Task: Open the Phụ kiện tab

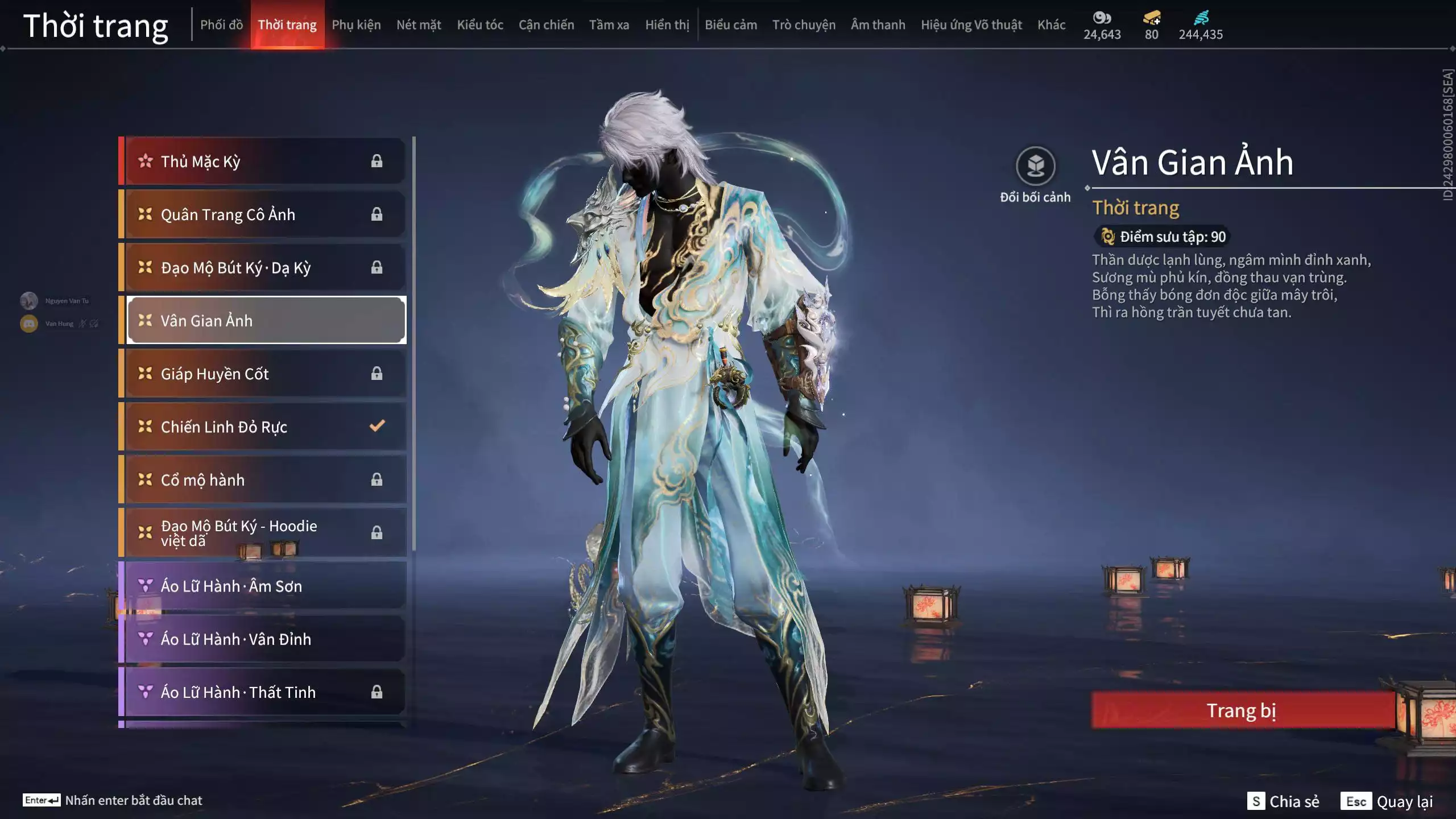Action: pos(356,25)
